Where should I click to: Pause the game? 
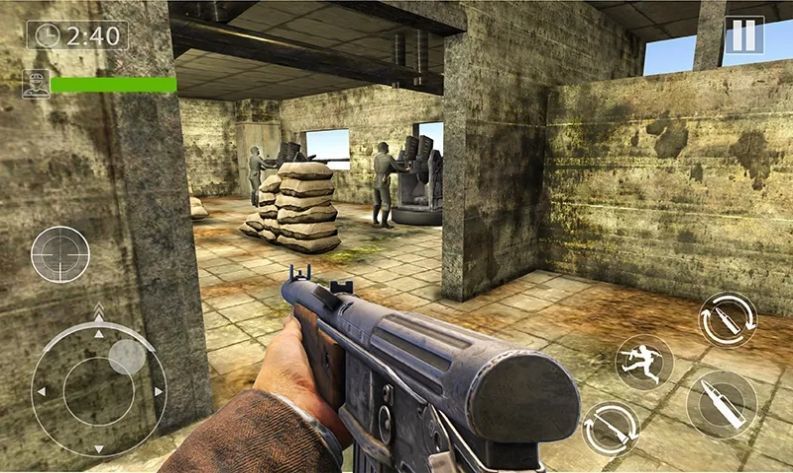(x=743, y=35)
